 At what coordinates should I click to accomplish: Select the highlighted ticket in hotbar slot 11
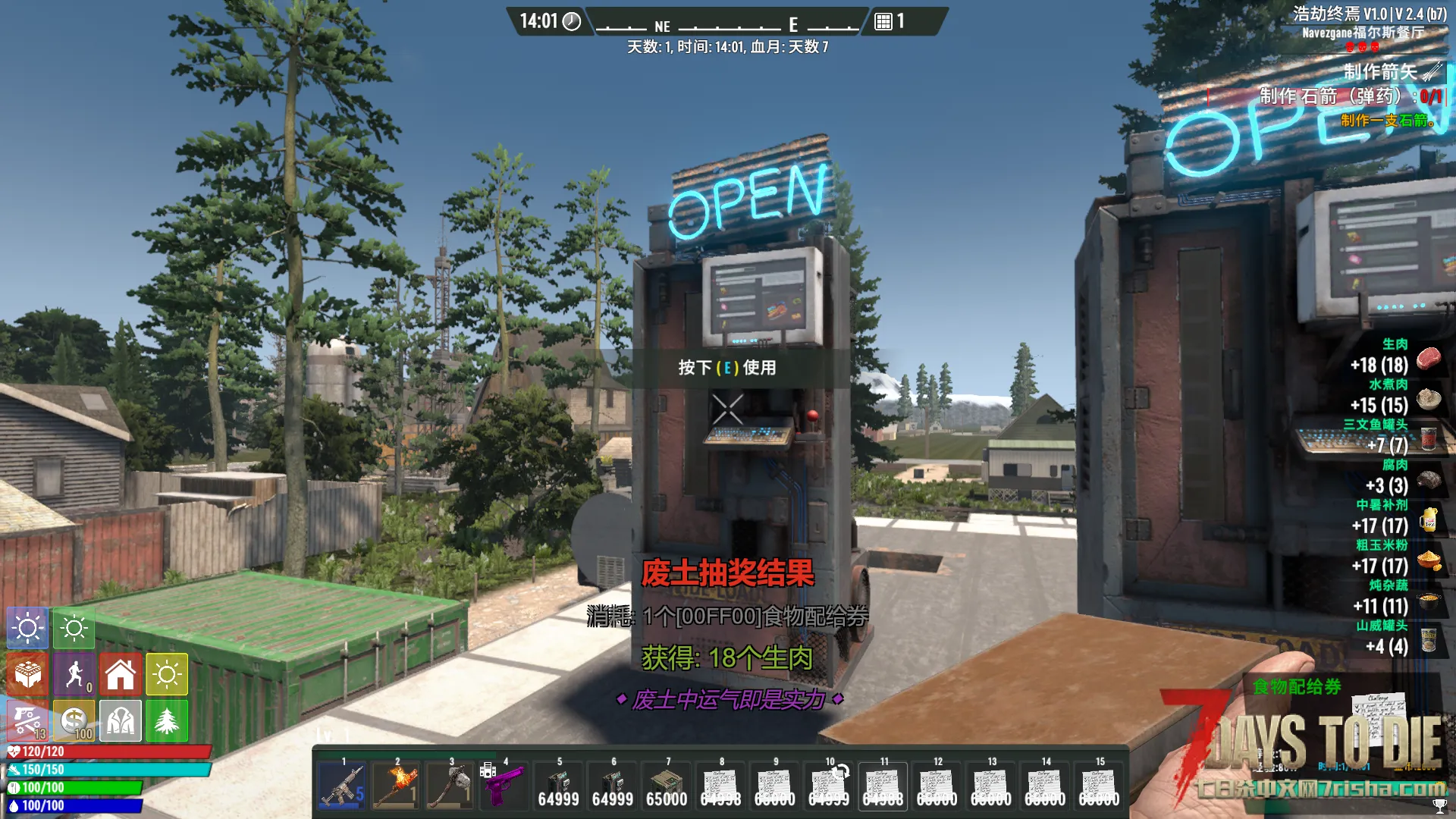[x=883, y=786]
